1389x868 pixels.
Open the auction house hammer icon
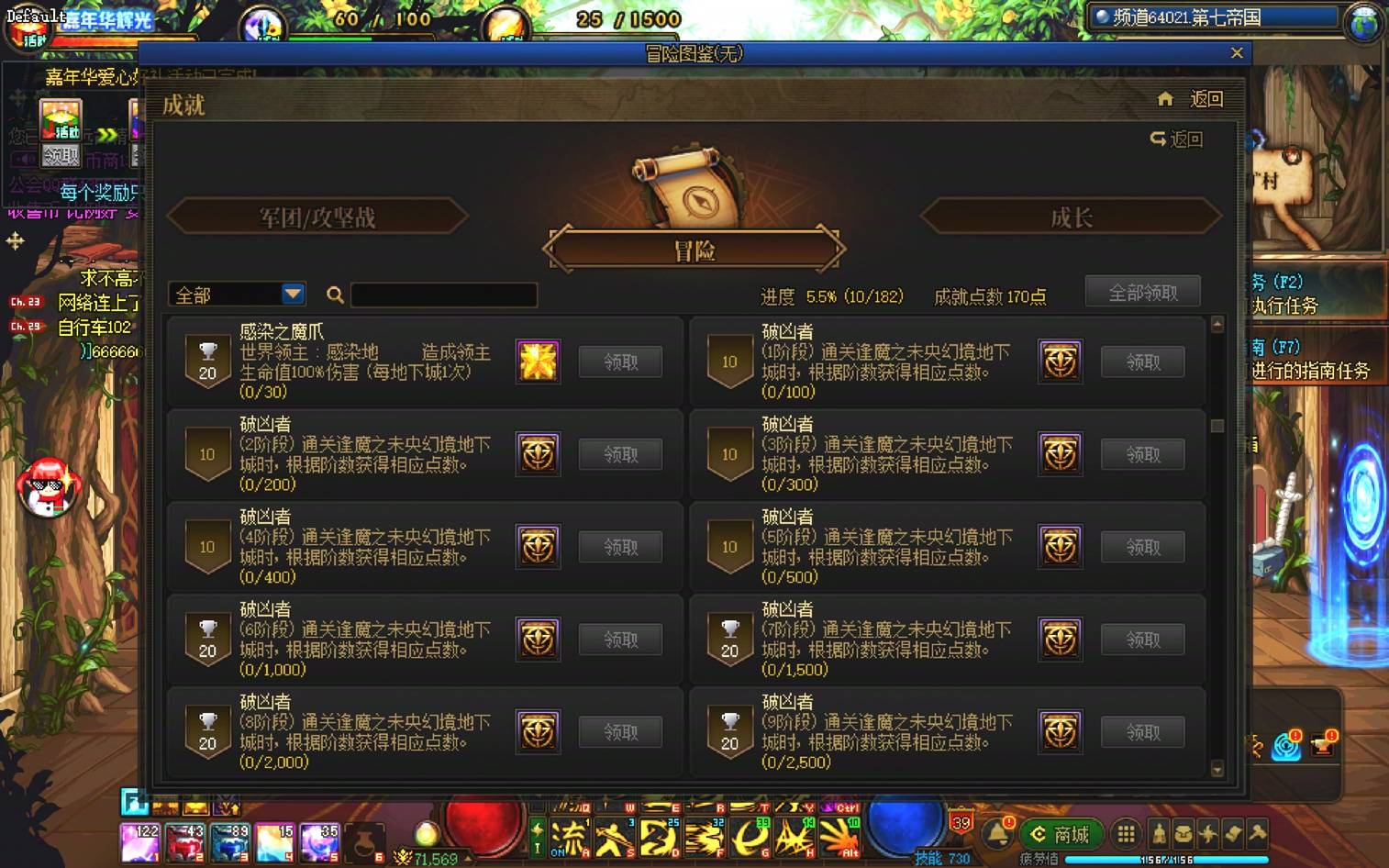coord(1256,832)
